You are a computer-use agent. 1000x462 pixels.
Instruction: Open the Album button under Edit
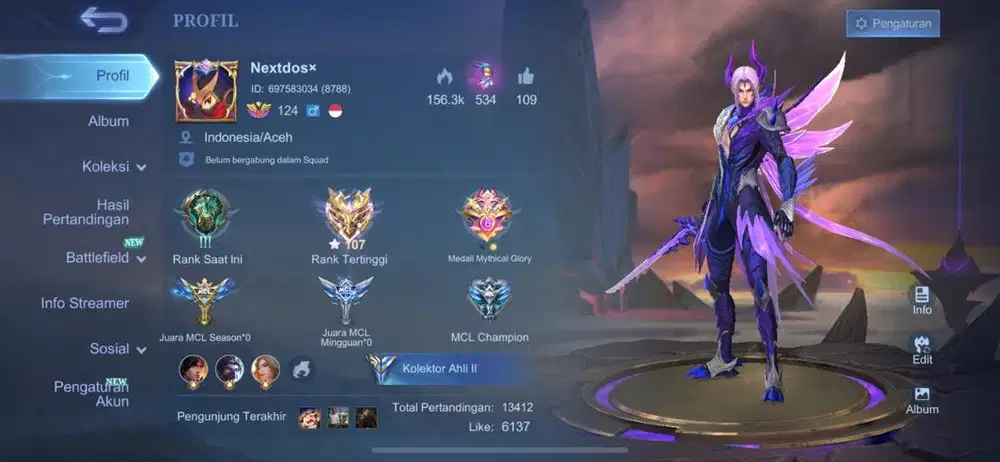click(922, 399)
